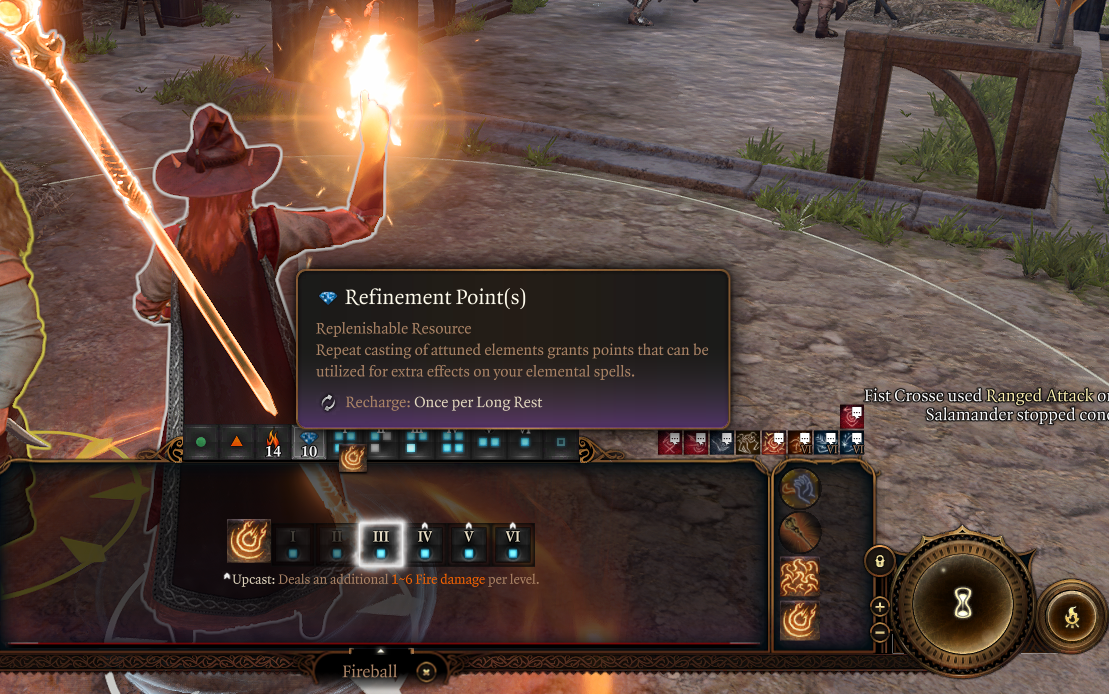1109x694 pixels.
Task: Use the staff attack round icon
Action: pyautogui.click(x=800, y=533)
